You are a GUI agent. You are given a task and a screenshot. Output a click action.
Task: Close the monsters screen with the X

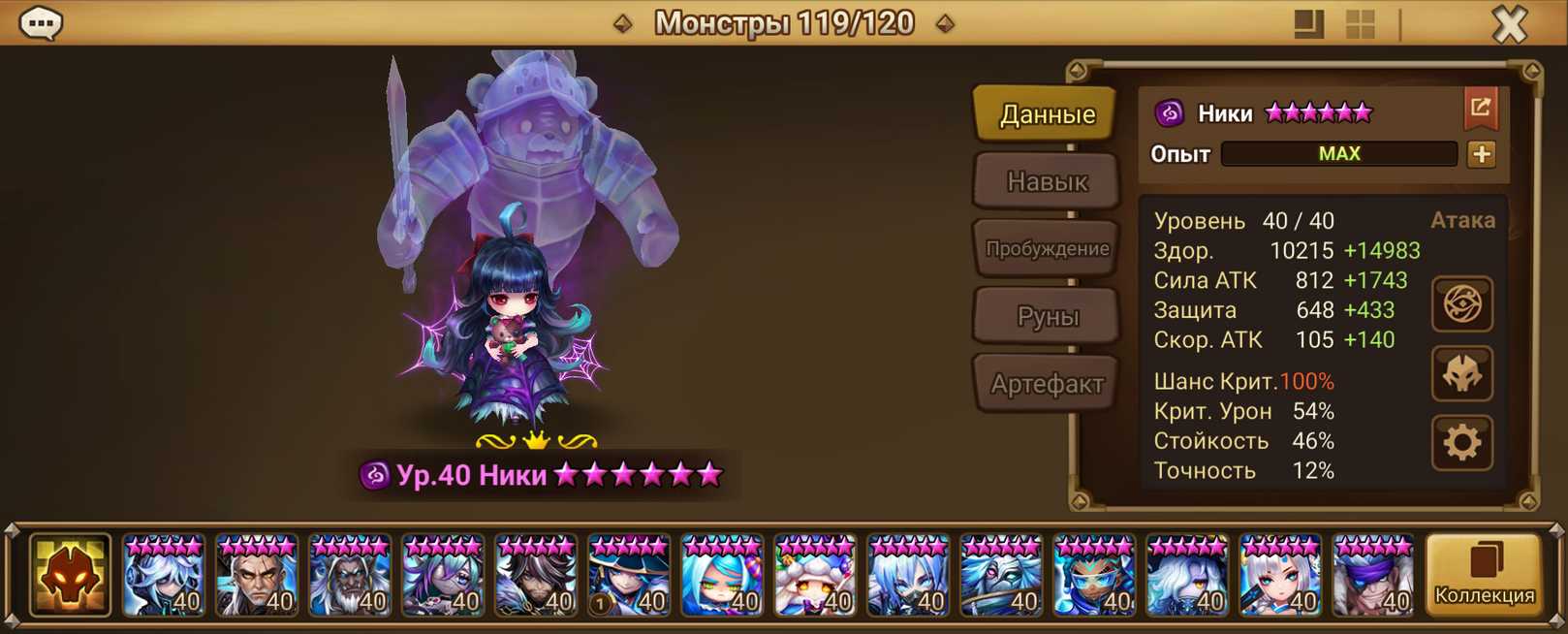pyautogui.click(x=1509, y=23)
